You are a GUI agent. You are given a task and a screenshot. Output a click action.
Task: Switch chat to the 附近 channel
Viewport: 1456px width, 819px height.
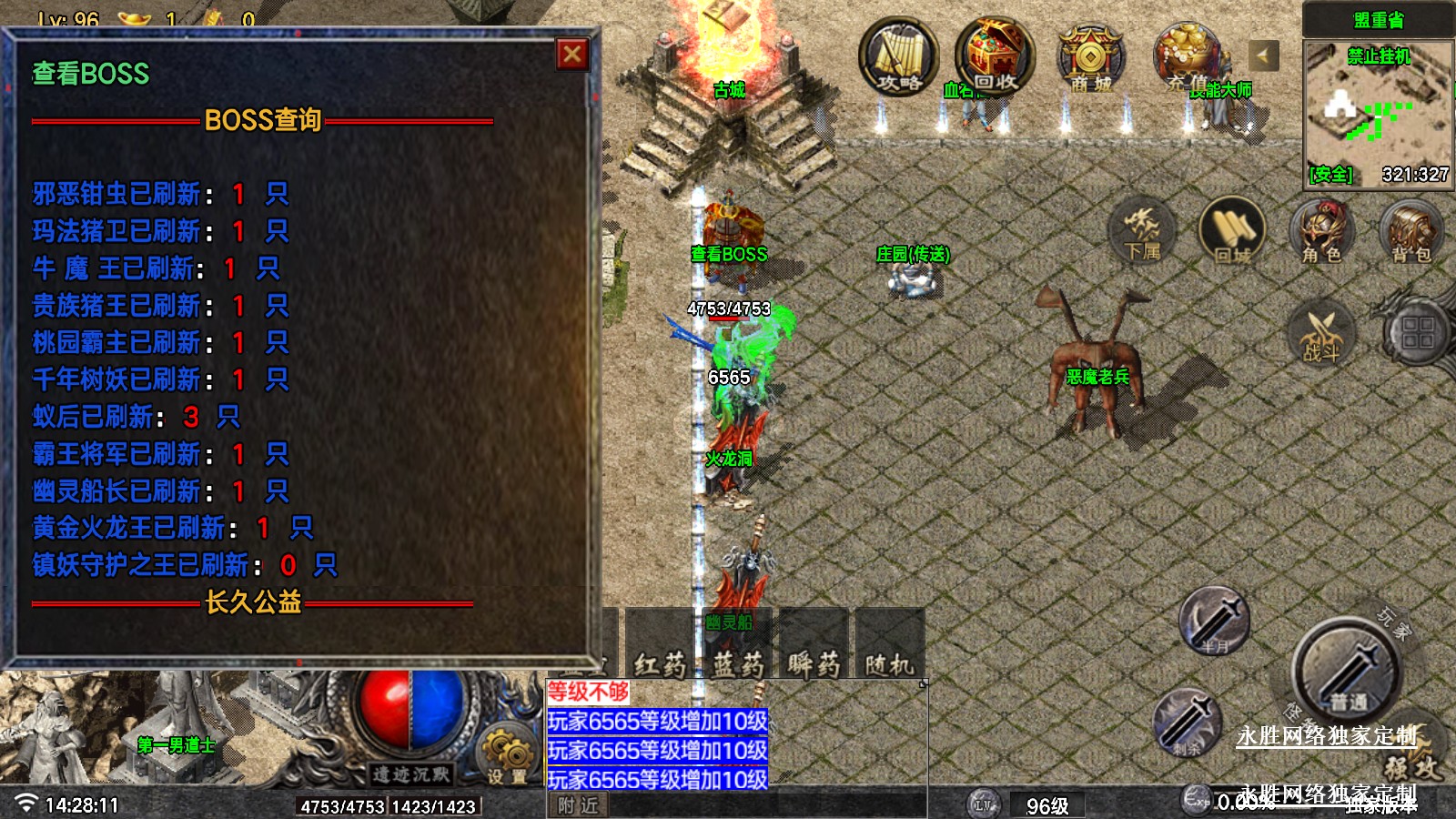click(578, 805)
